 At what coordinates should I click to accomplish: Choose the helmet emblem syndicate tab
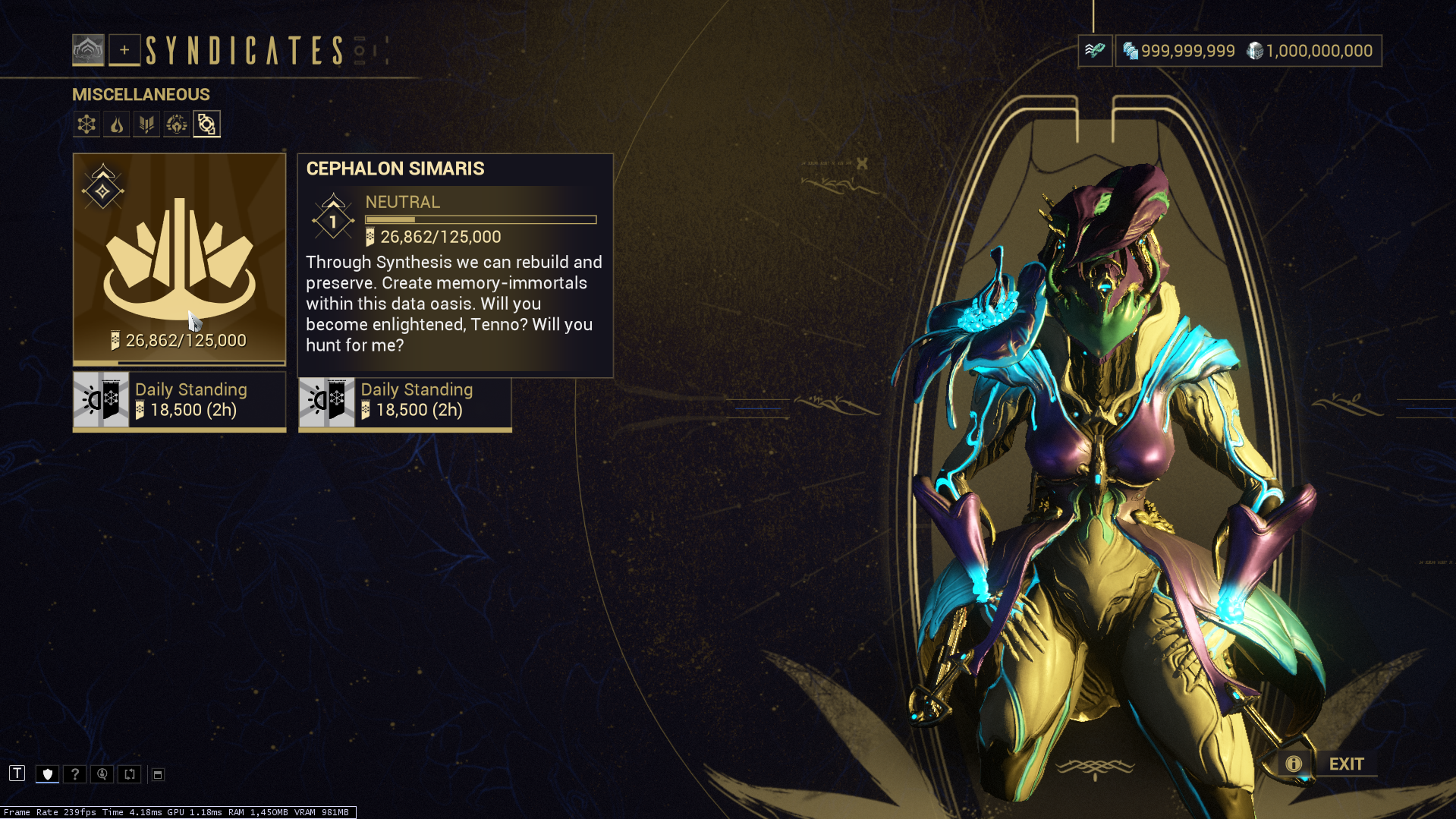tap(176, 124)
